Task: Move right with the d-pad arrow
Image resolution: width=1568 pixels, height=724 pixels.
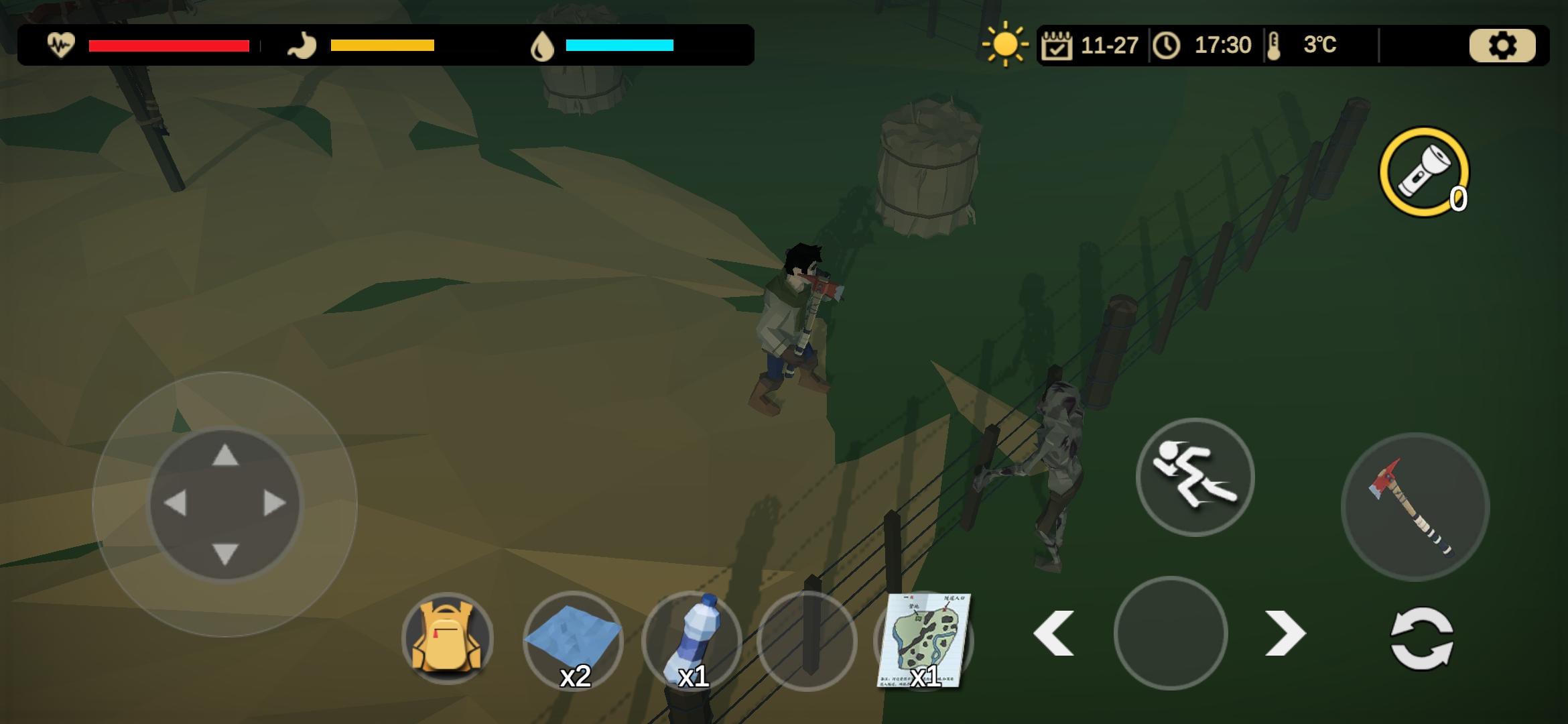Action: pos(275,503)
